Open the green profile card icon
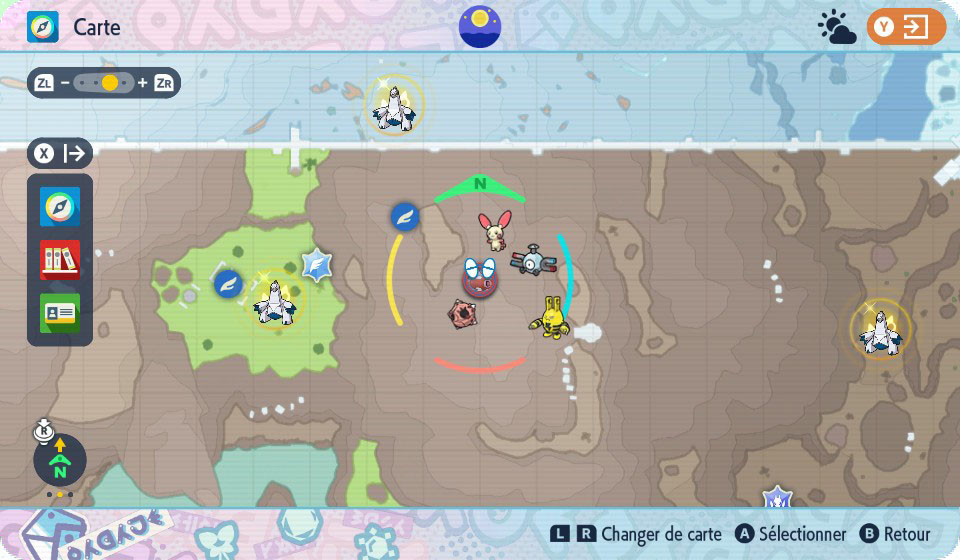This screenshot has height=560, width=960. pyautogui.click(x=60, y=312)
